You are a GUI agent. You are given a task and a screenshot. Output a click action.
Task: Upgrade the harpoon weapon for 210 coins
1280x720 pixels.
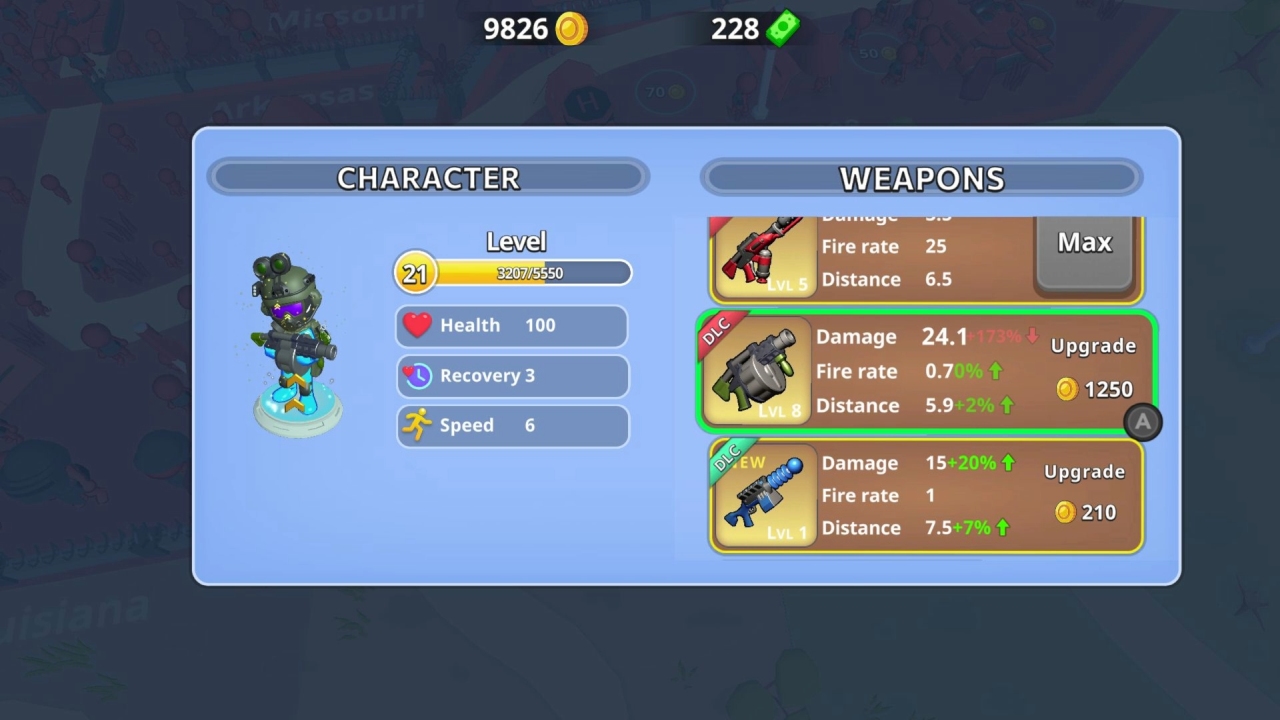point(1085,490)
